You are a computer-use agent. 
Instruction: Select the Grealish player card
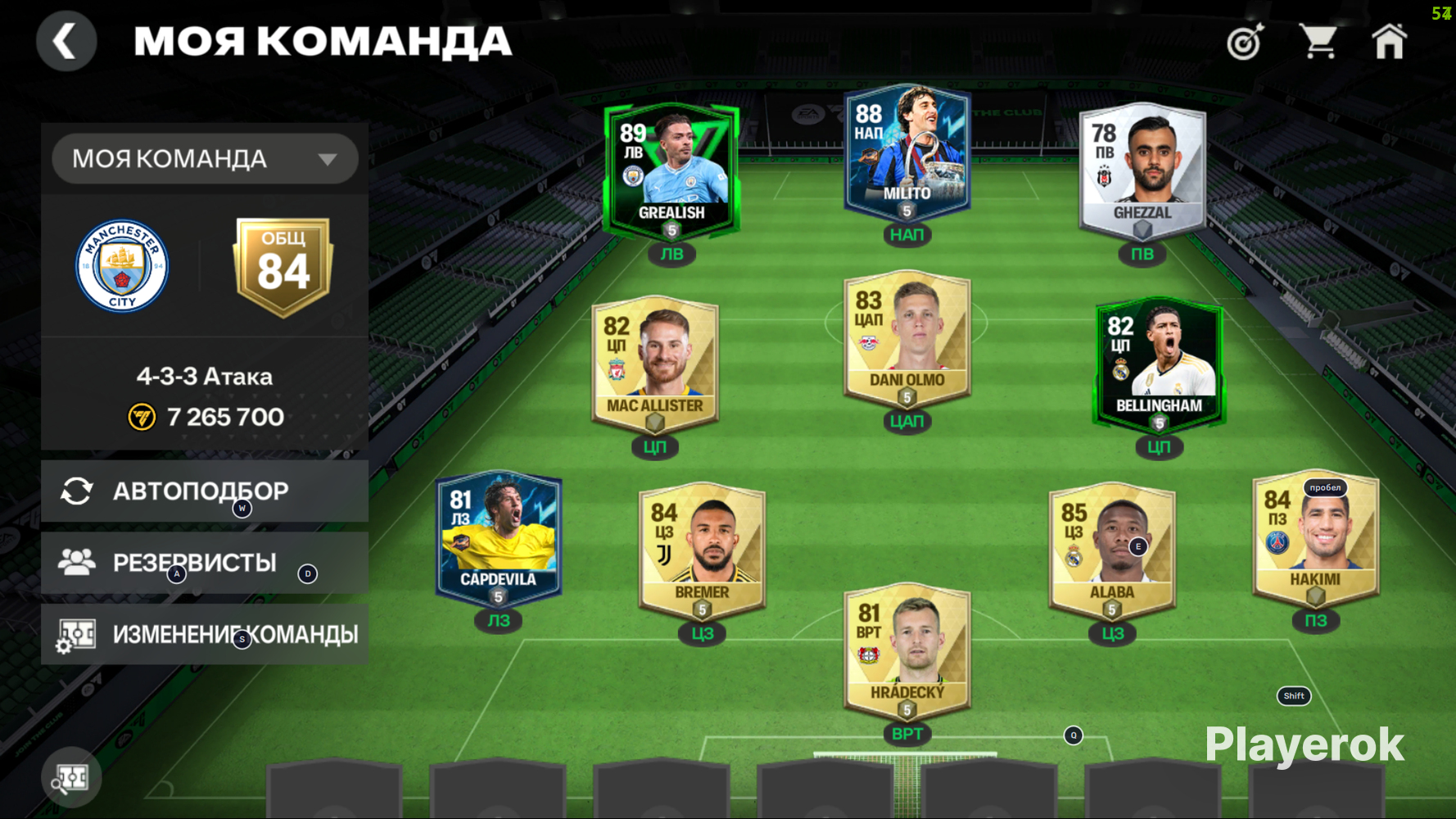tap(671, 170)
